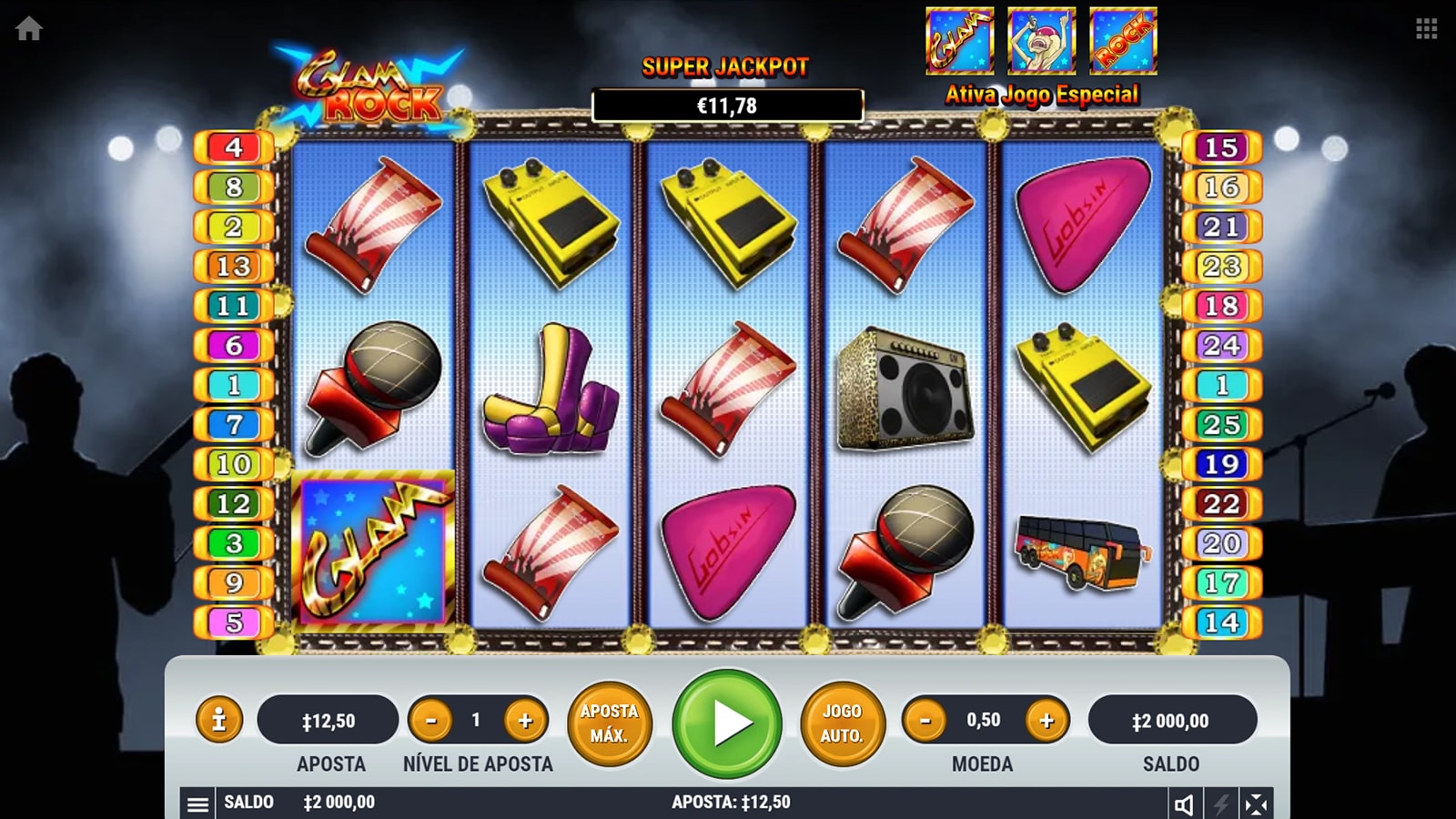Open the hamburger menu in bottom bar

tap(197, 804)
